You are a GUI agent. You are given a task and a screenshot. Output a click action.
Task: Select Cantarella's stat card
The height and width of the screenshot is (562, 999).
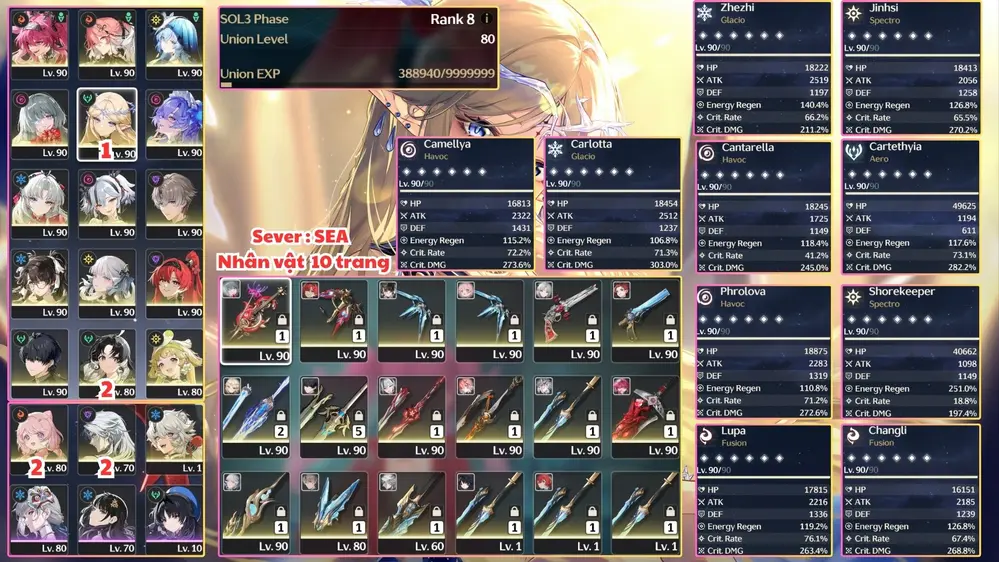[x=762, y=206]
